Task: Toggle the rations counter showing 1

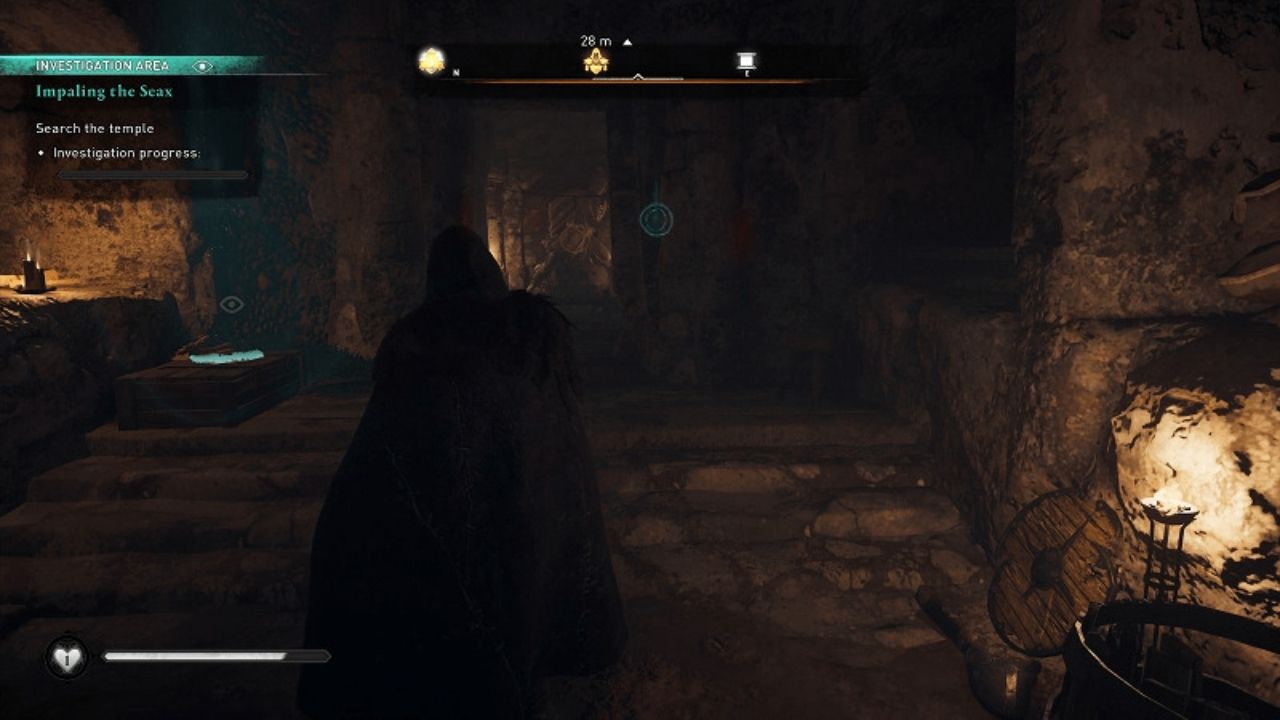Action: 66,660
